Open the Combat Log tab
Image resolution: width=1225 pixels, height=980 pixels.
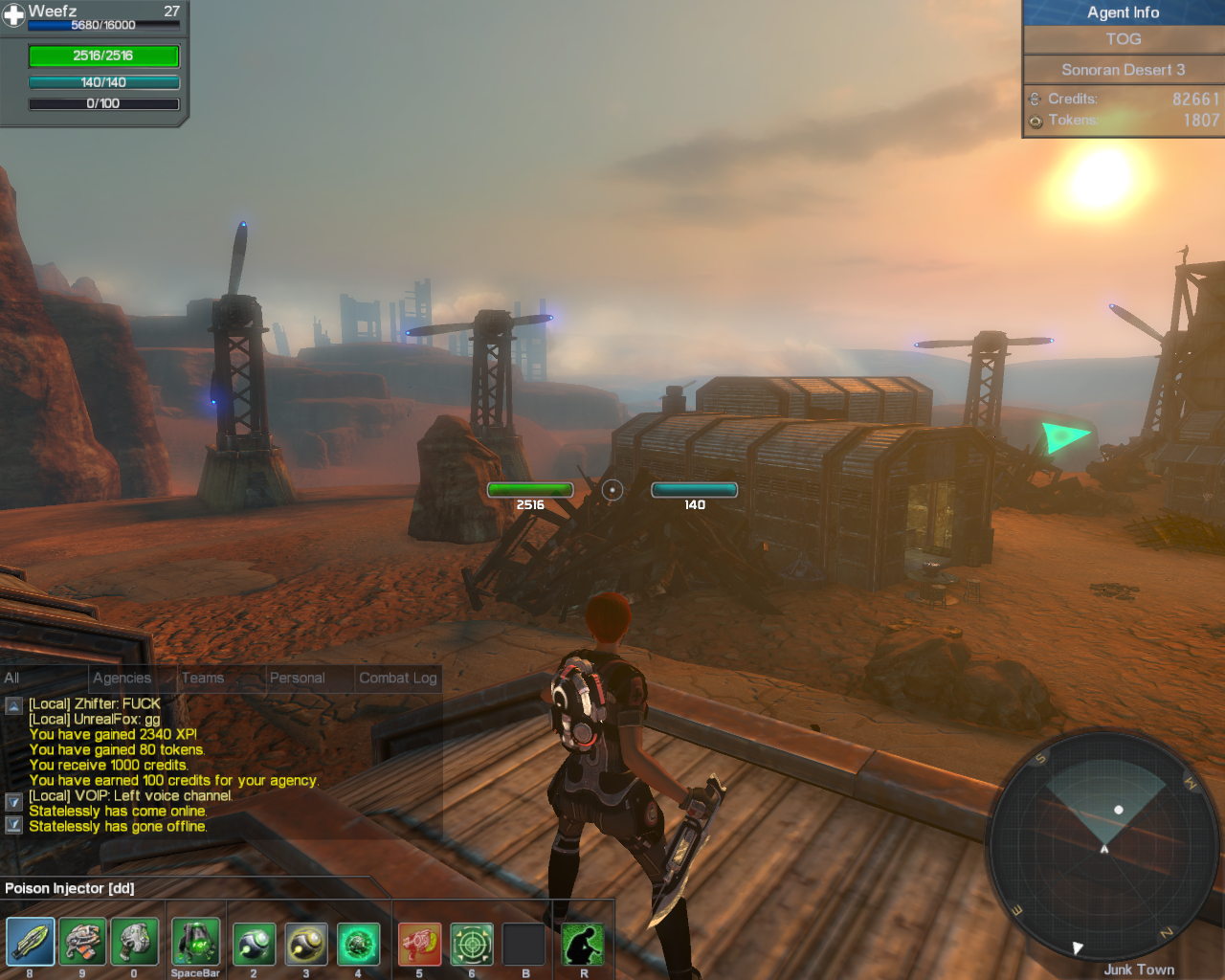pos(397,678)
